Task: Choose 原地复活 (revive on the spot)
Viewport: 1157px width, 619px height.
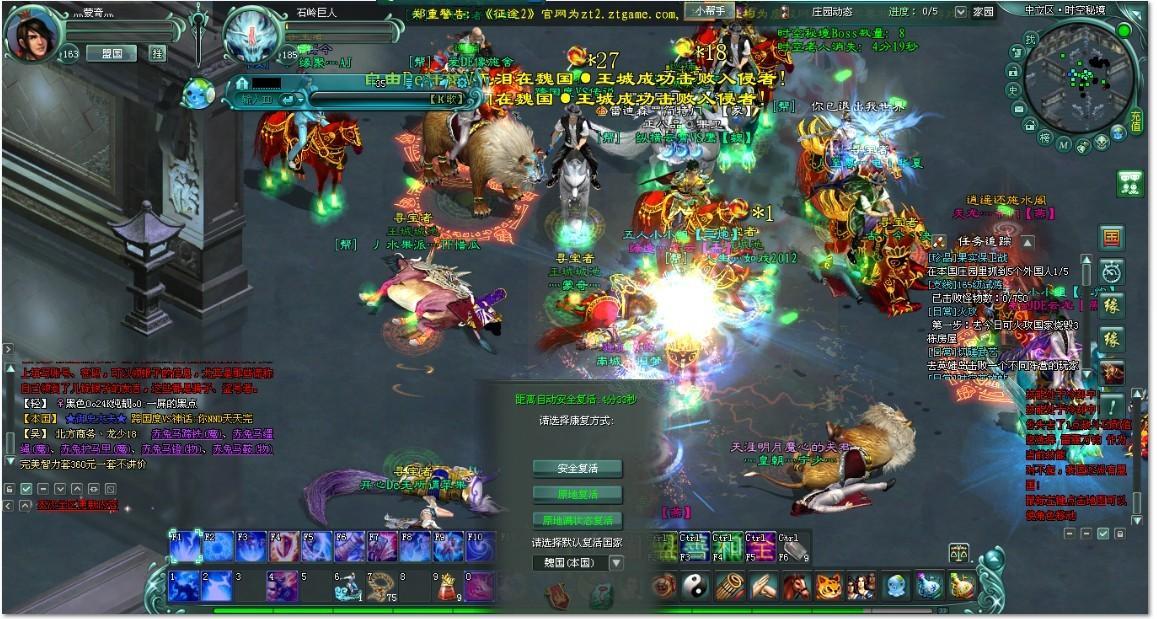Action: 577,494
